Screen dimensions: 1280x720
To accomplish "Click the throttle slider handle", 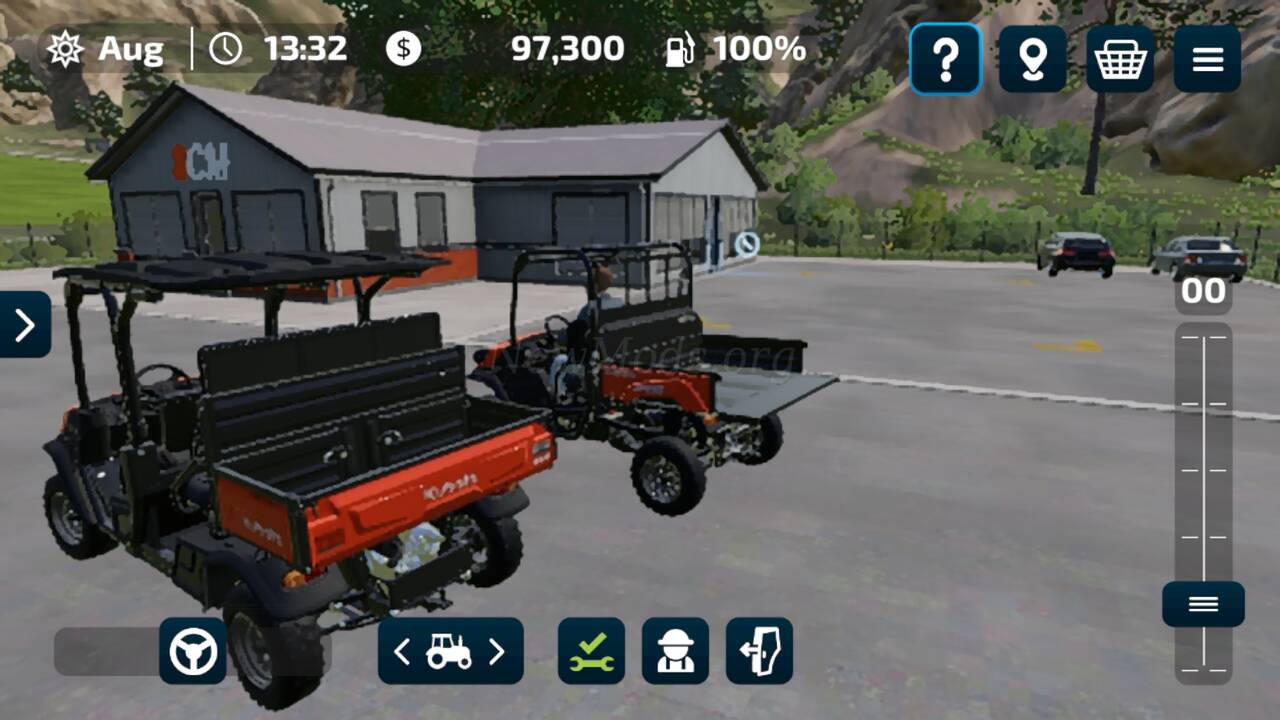I will [1203, 604].
